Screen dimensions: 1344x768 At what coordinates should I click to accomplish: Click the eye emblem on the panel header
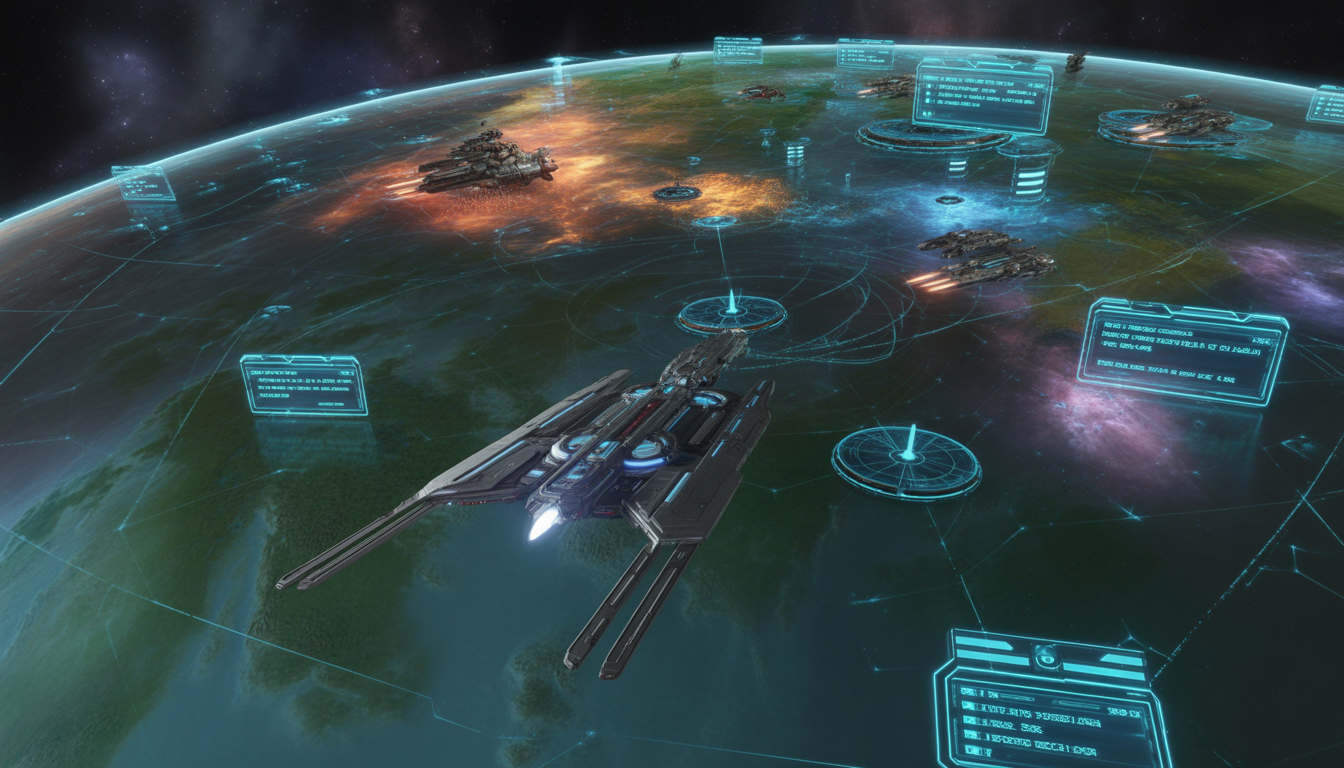point(1046,656)
